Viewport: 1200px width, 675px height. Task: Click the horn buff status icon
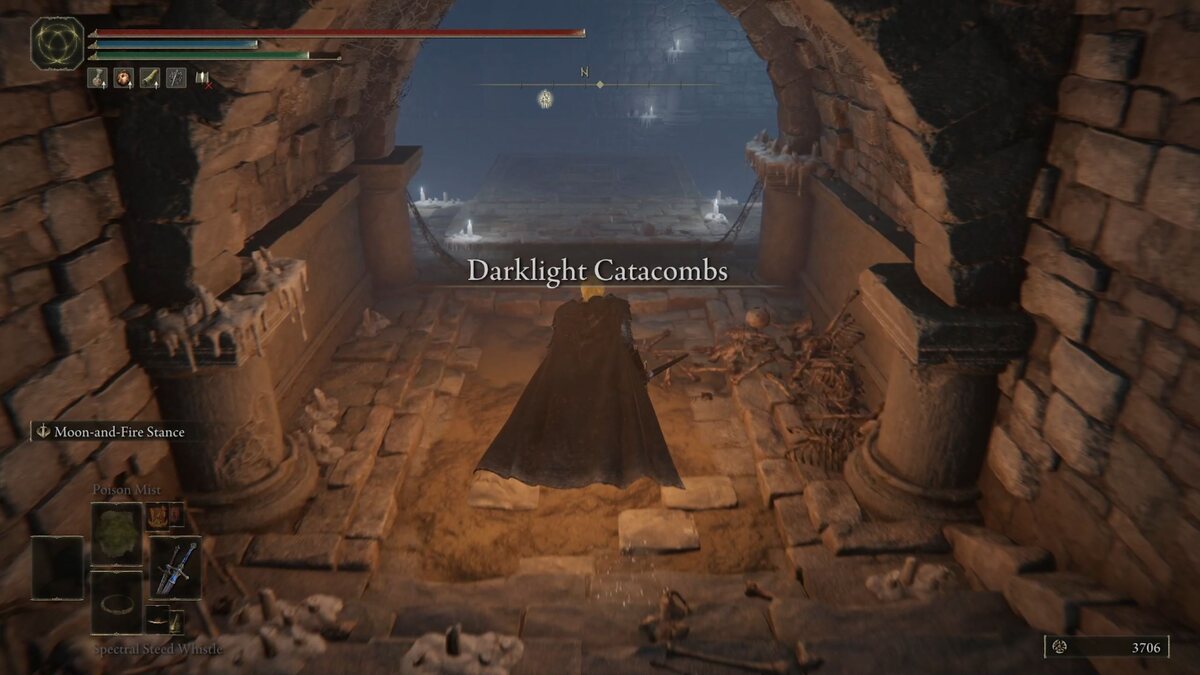(x=149, y=77)
